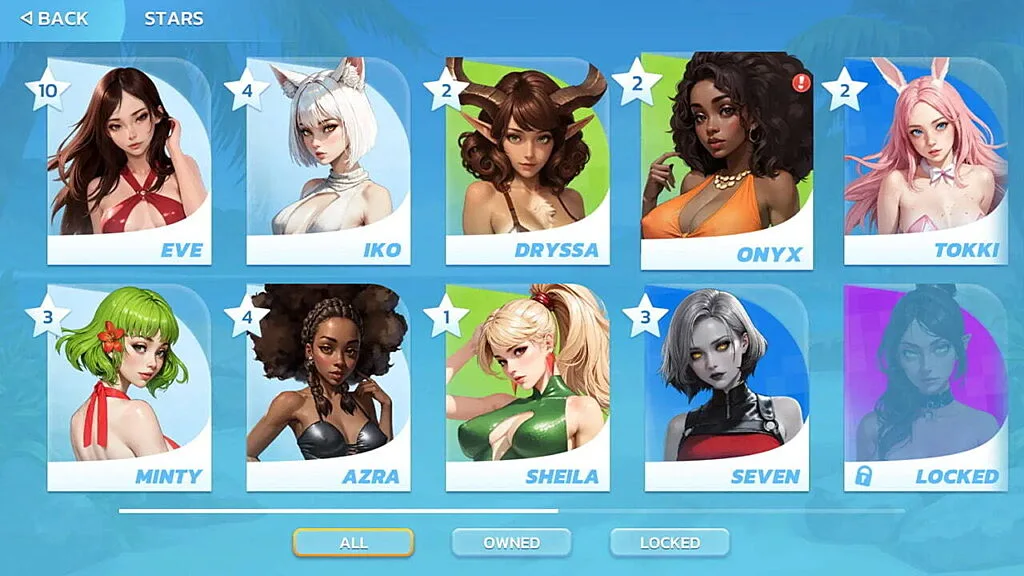Open the Minty character card
1024x576 pixels.
tap(129, 388)
